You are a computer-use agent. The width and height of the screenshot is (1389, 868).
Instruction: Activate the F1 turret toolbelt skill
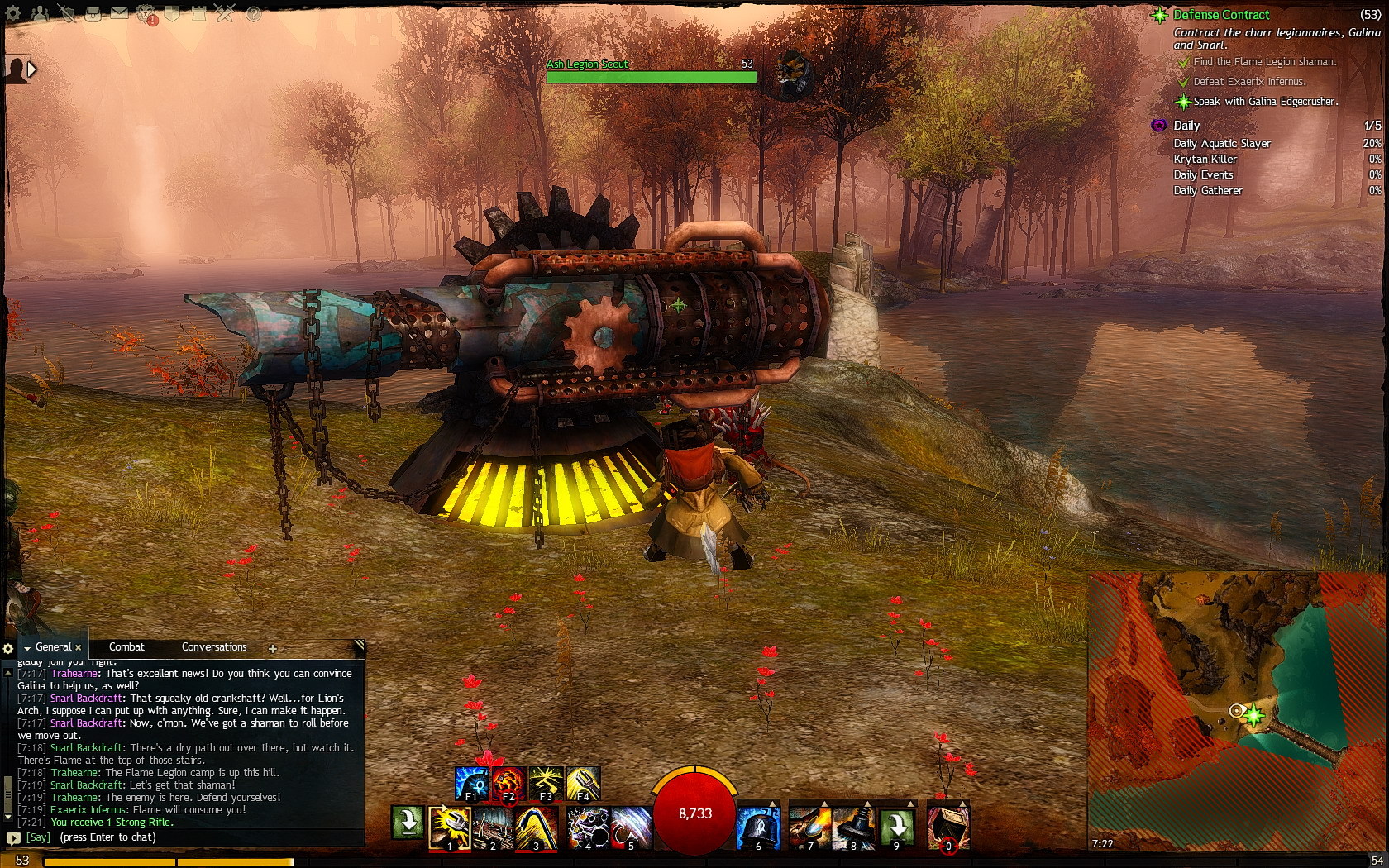pyautogui.click(x=471, y=784)
